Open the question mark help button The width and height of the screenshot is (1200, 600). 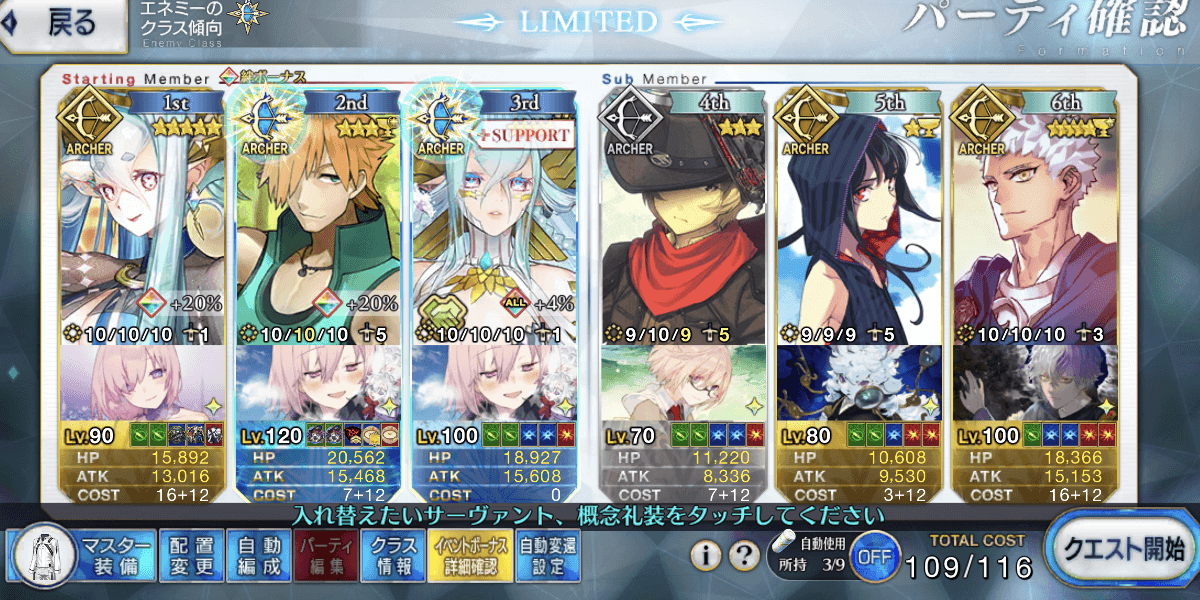coord(743,554)
